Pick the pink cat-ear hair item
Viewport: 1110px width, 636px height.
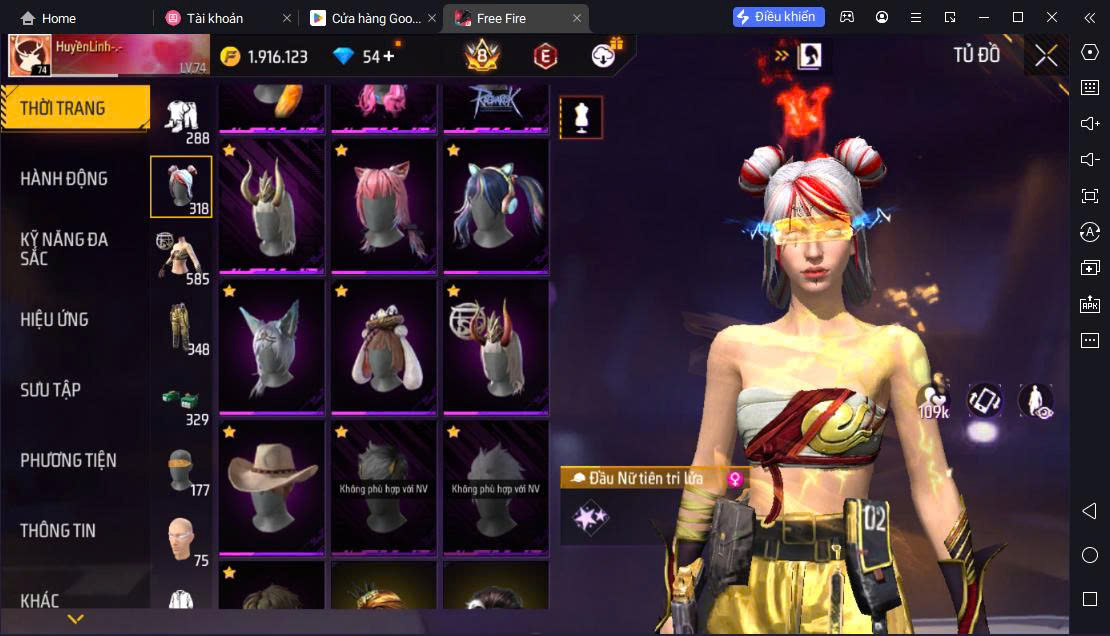tap(384, 205)
